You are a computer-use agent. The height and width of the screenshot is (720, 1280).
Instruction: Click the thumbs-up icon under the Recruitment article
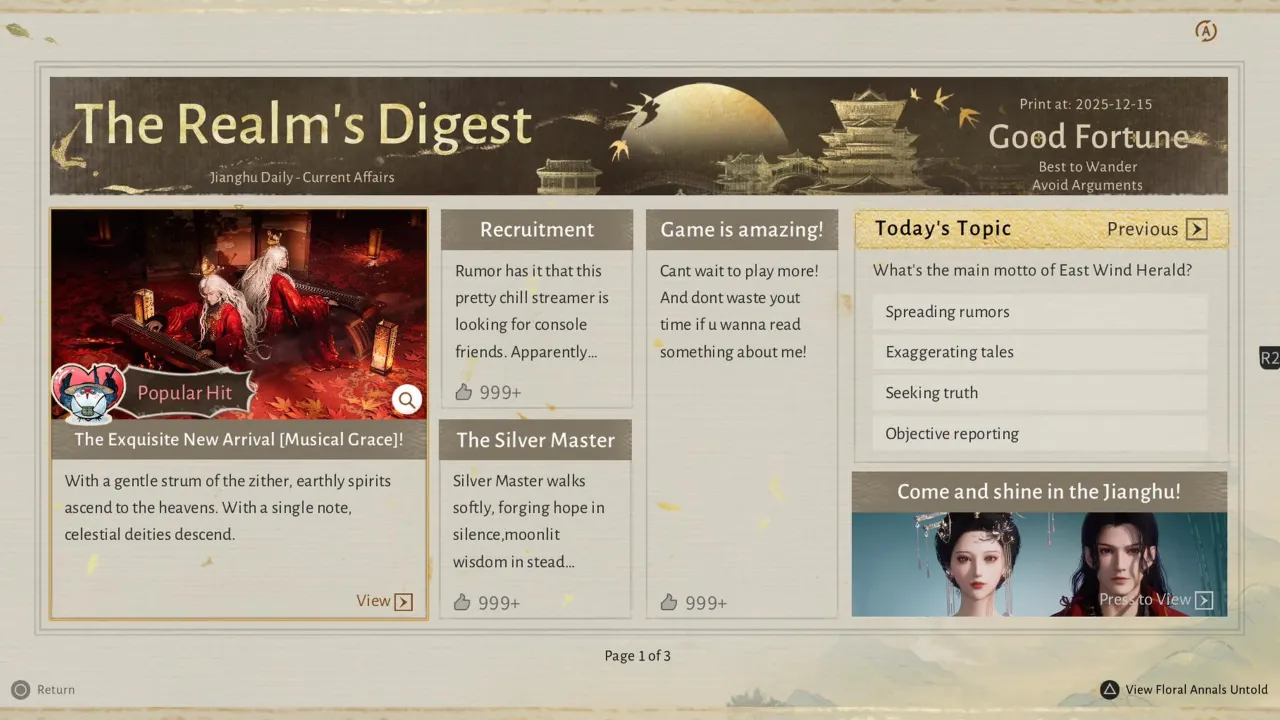point(463,392)
